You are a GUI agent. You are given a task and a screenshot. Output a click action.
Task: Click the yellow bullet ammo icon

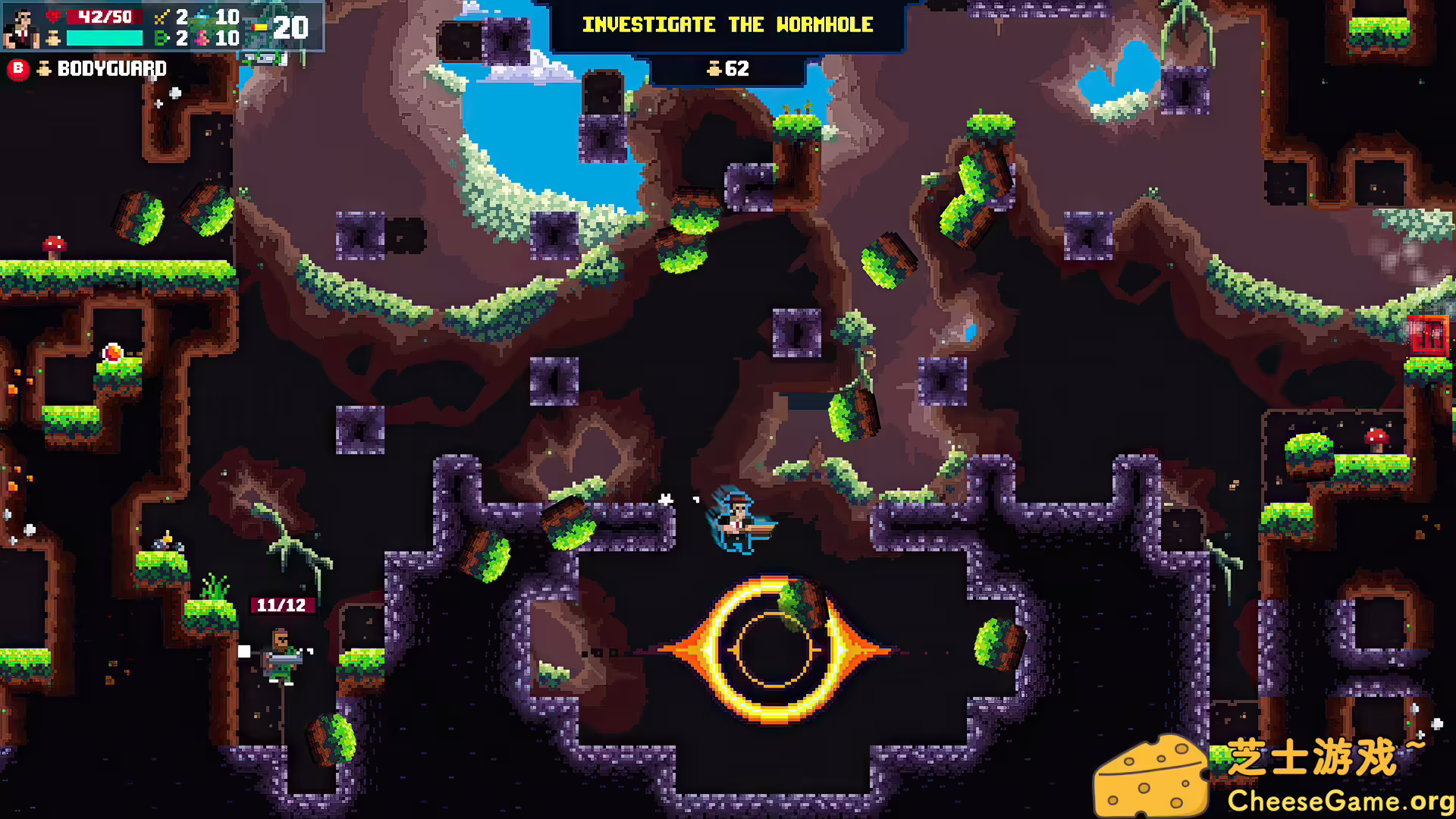click(260, 28)
